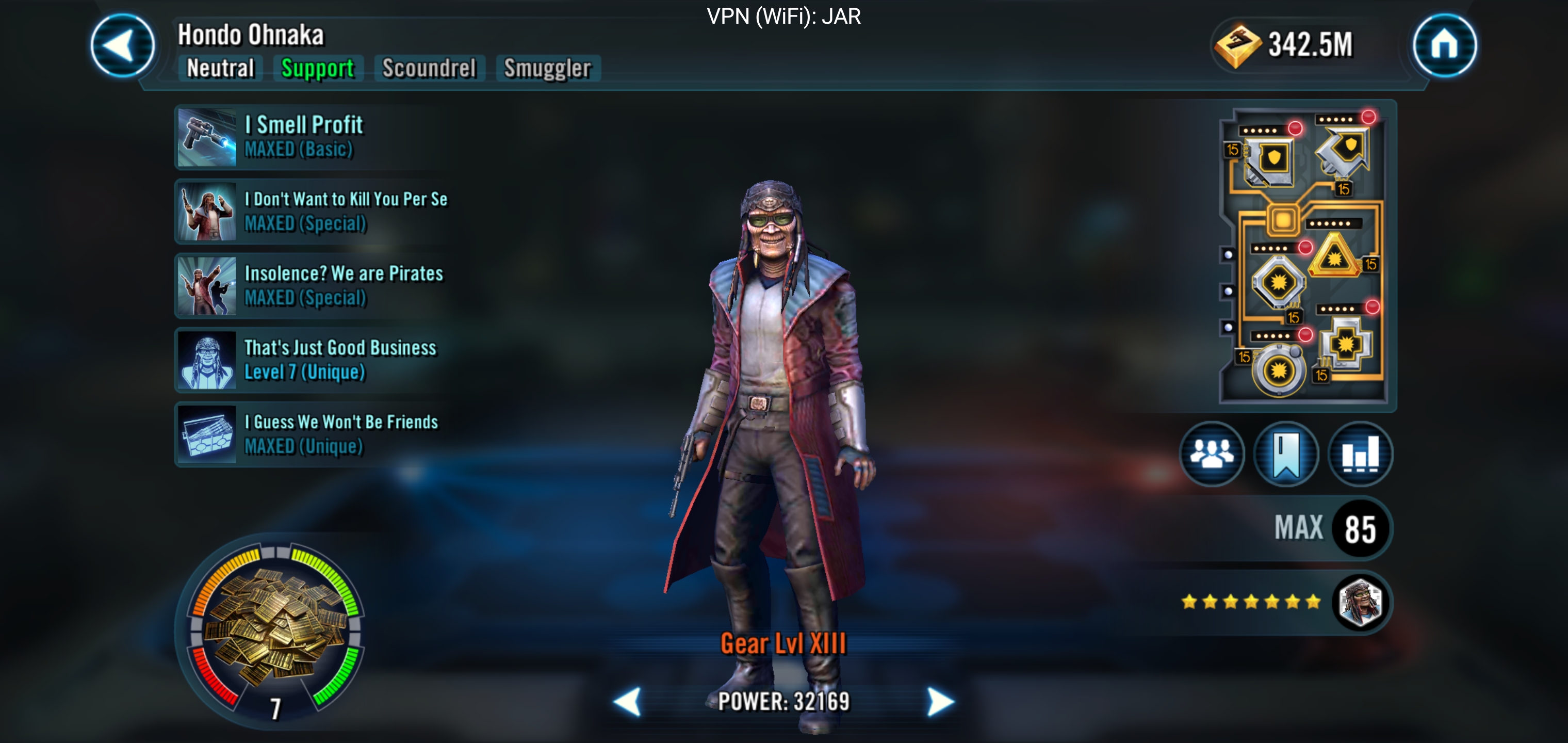
Task: Tap the credits currency icon
Action: tap(1237, 45)
